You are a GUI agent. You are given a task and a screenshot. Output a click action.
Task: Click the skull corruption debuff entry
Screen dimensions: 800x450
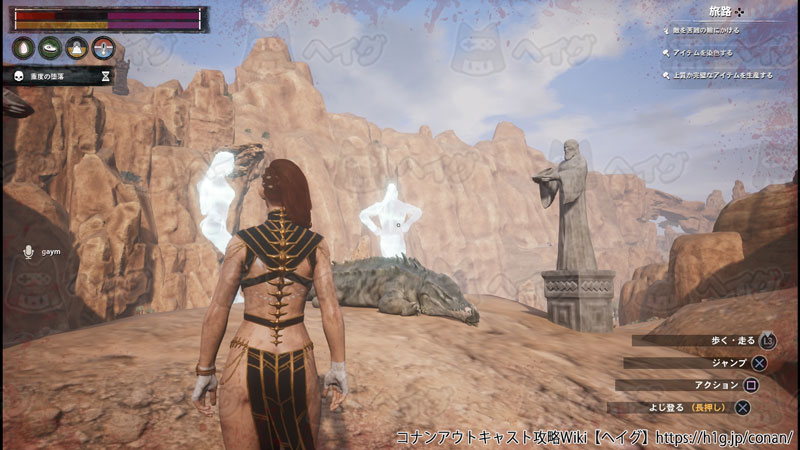click(x=59, y=75)
